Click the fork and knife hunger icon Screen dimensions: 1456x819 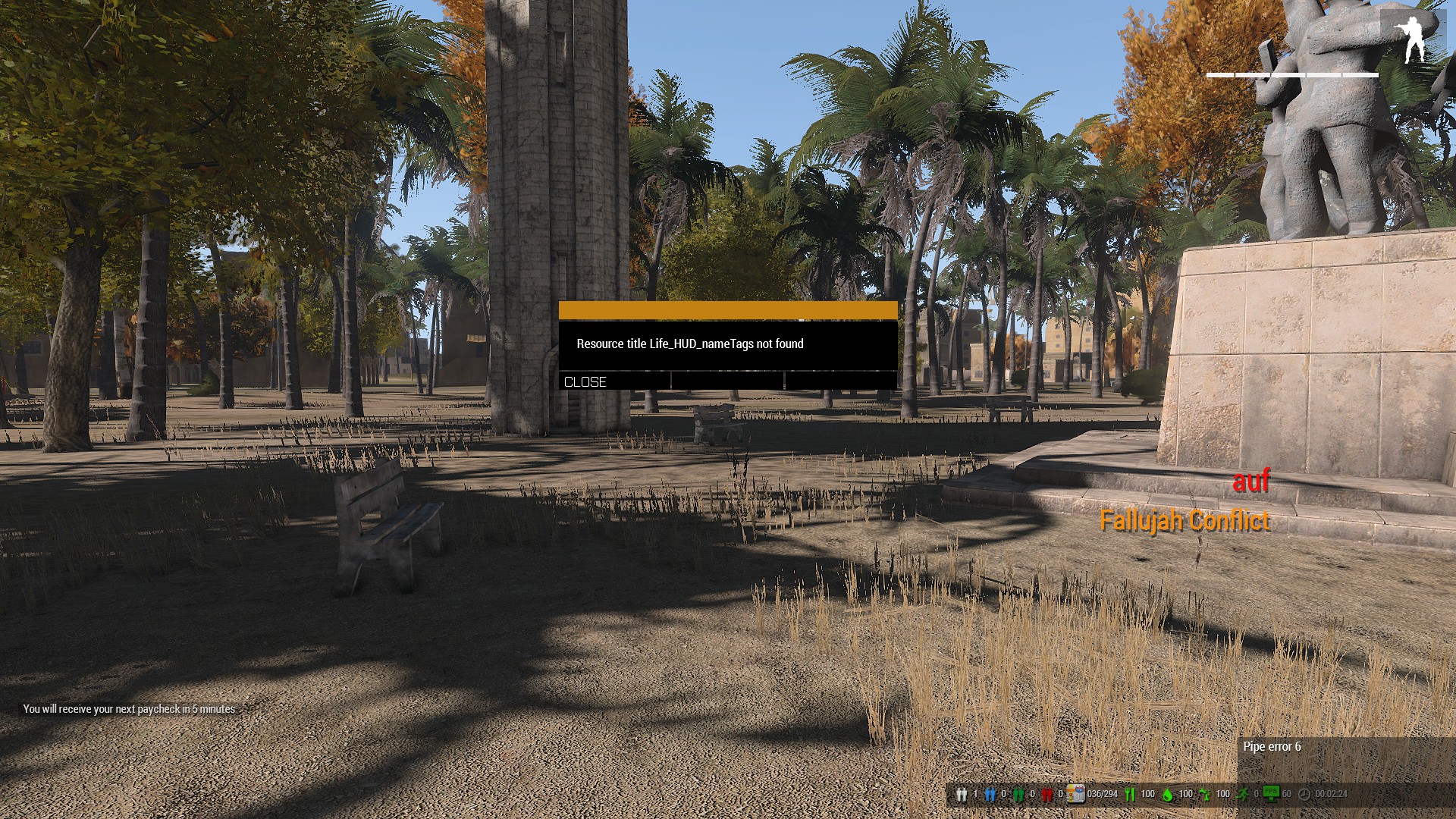click(x=1130, y=794)
